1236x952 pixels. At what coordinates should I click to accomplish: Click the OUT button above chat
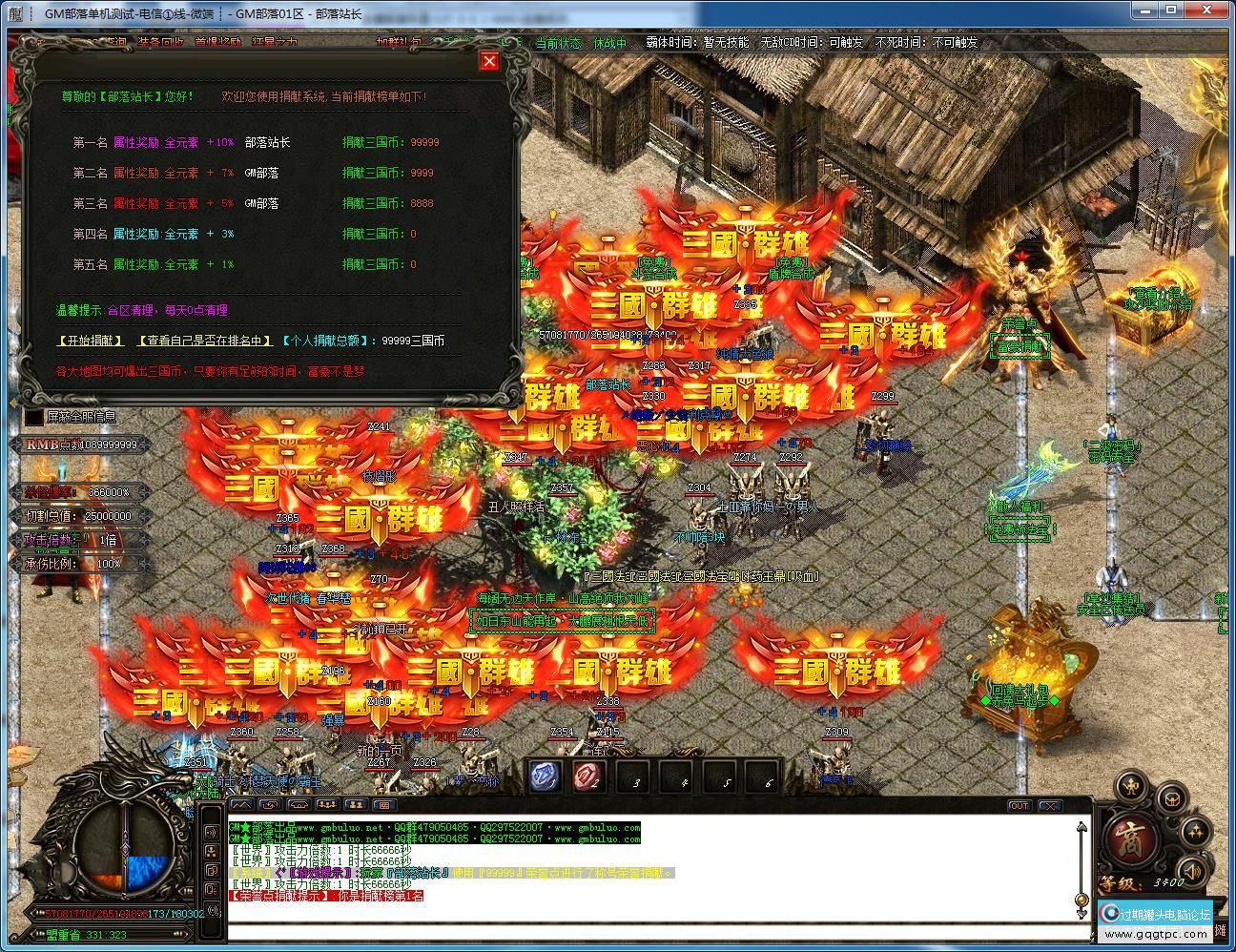tap(1020, 806)
